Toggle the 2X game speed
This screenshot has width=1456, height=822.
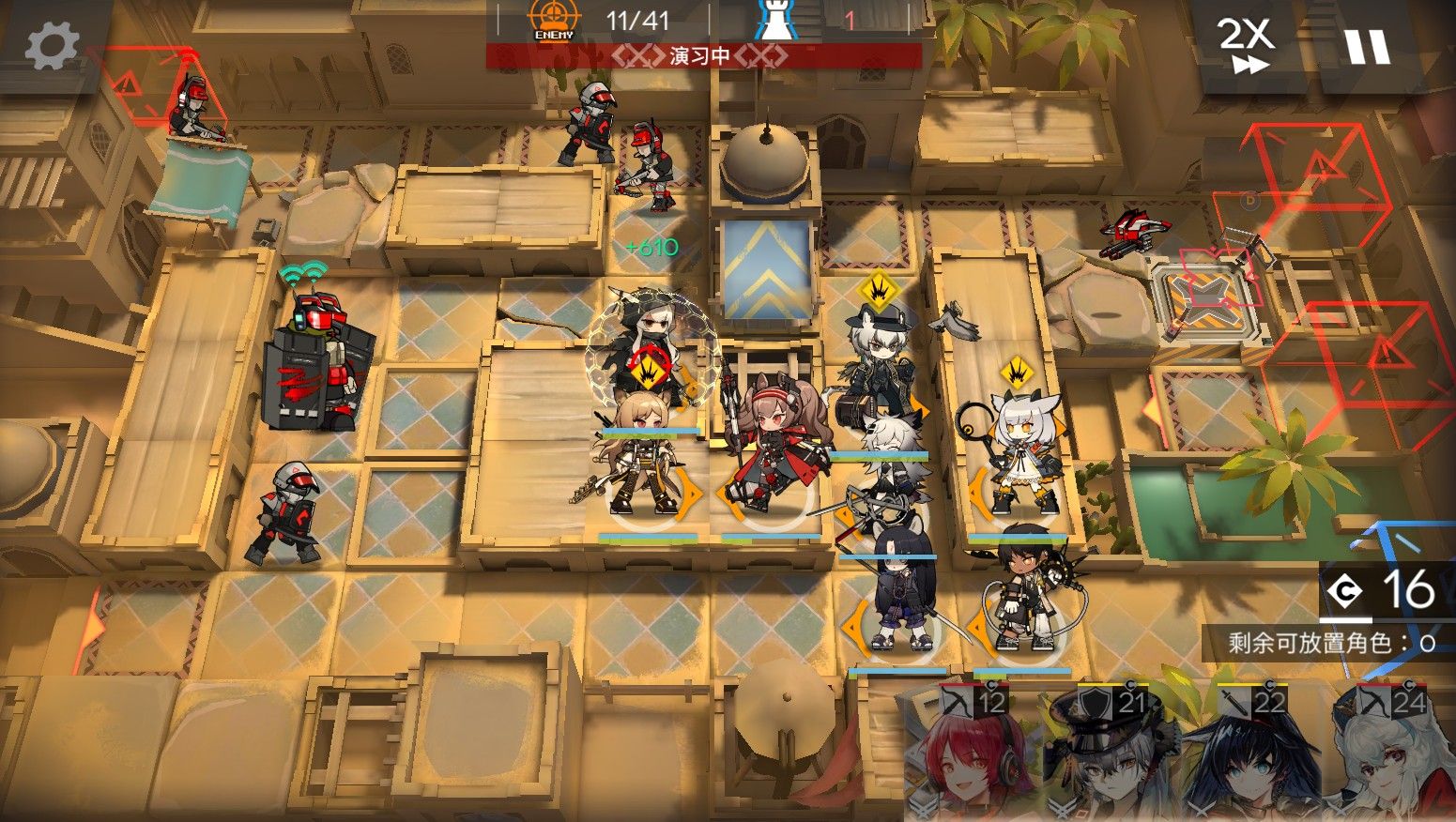[x=1247, y=43]
